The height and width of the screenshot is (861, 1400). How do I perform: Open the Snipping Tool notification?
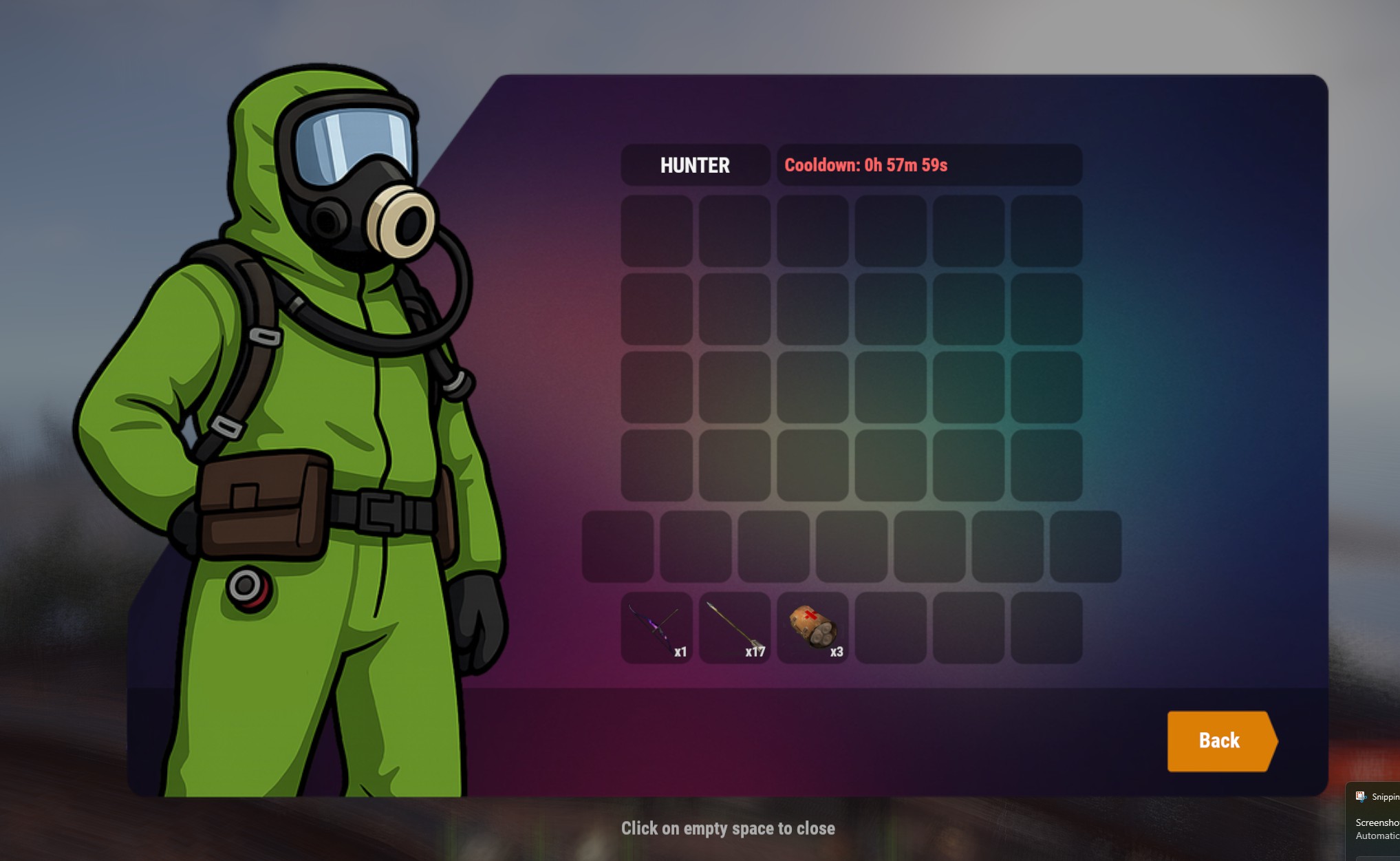[x=1375, y=820]
